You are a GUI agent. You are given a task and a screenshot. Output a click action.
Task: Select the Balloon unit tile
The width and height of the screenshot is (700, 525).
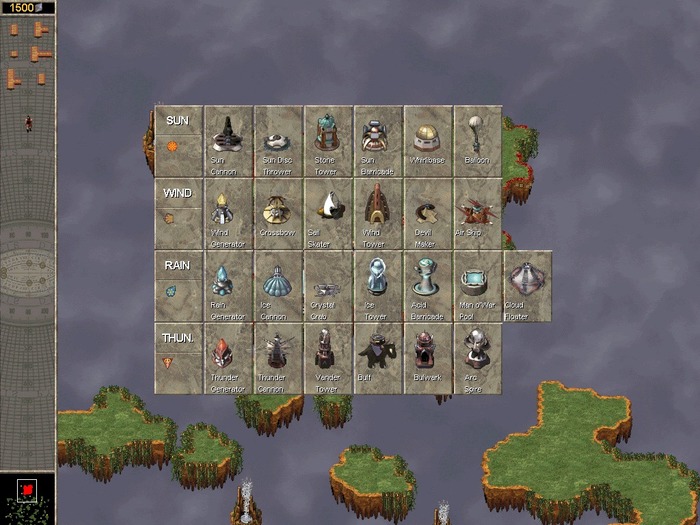(x=478, y=141)
